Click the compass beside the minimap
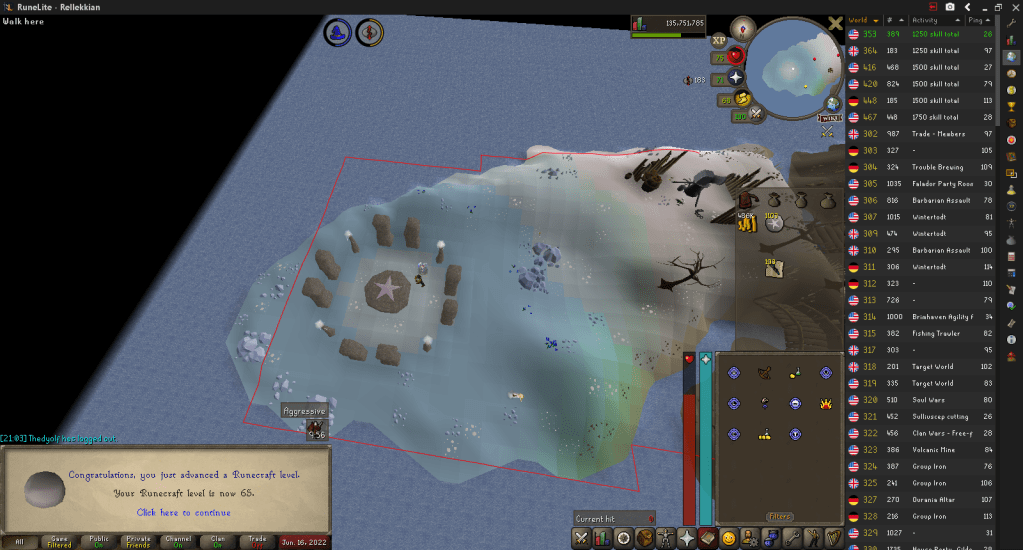Viewport: 1023px width, 550px height. (742, 27)
